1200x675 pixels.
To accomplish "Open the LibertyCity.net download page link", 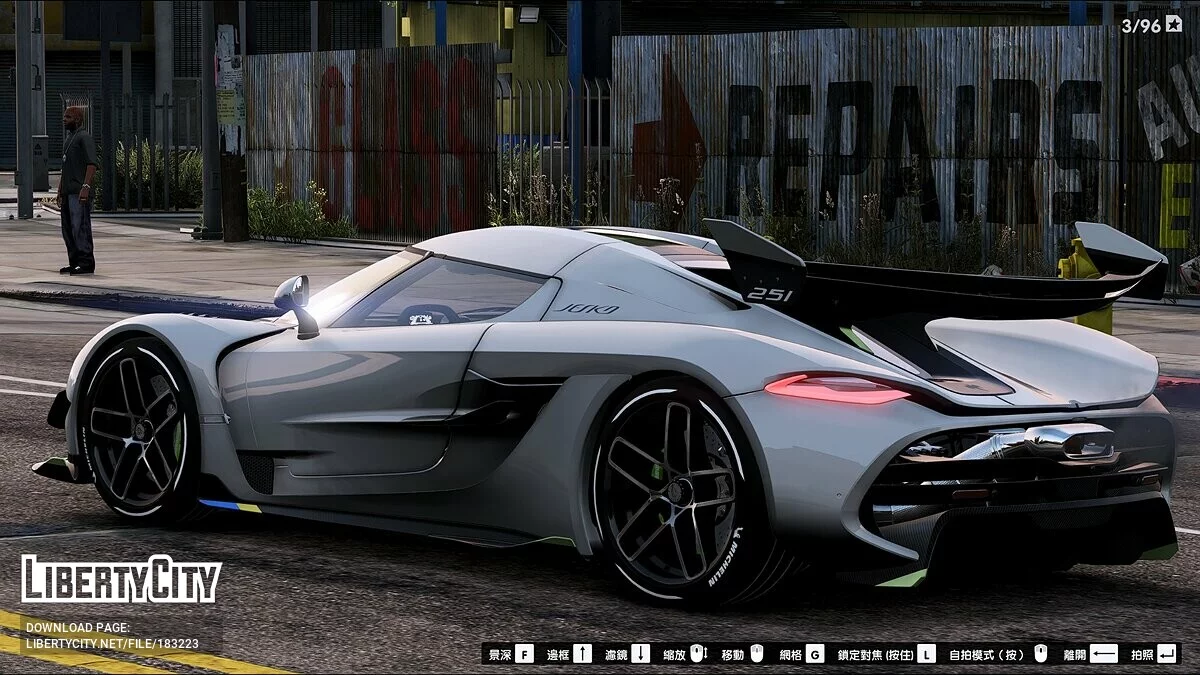I will [112, 643].
